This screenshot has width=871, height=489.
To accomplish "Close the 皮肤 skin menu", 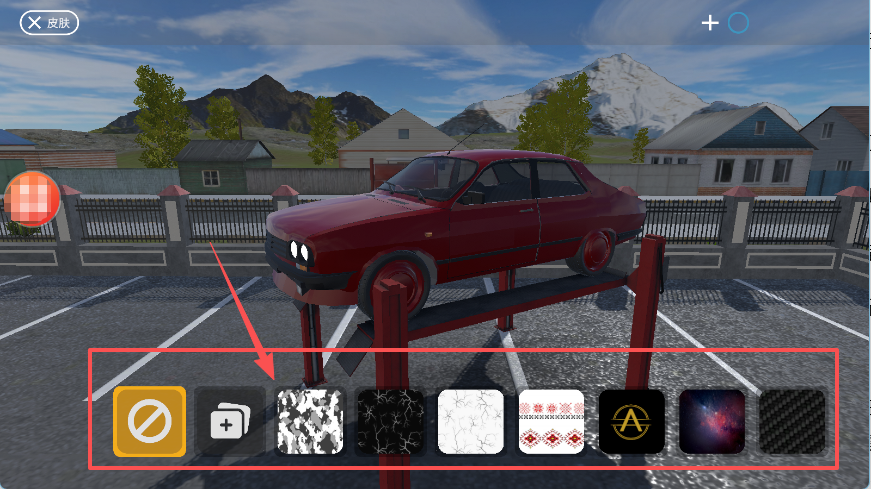I will pos(49,22).
